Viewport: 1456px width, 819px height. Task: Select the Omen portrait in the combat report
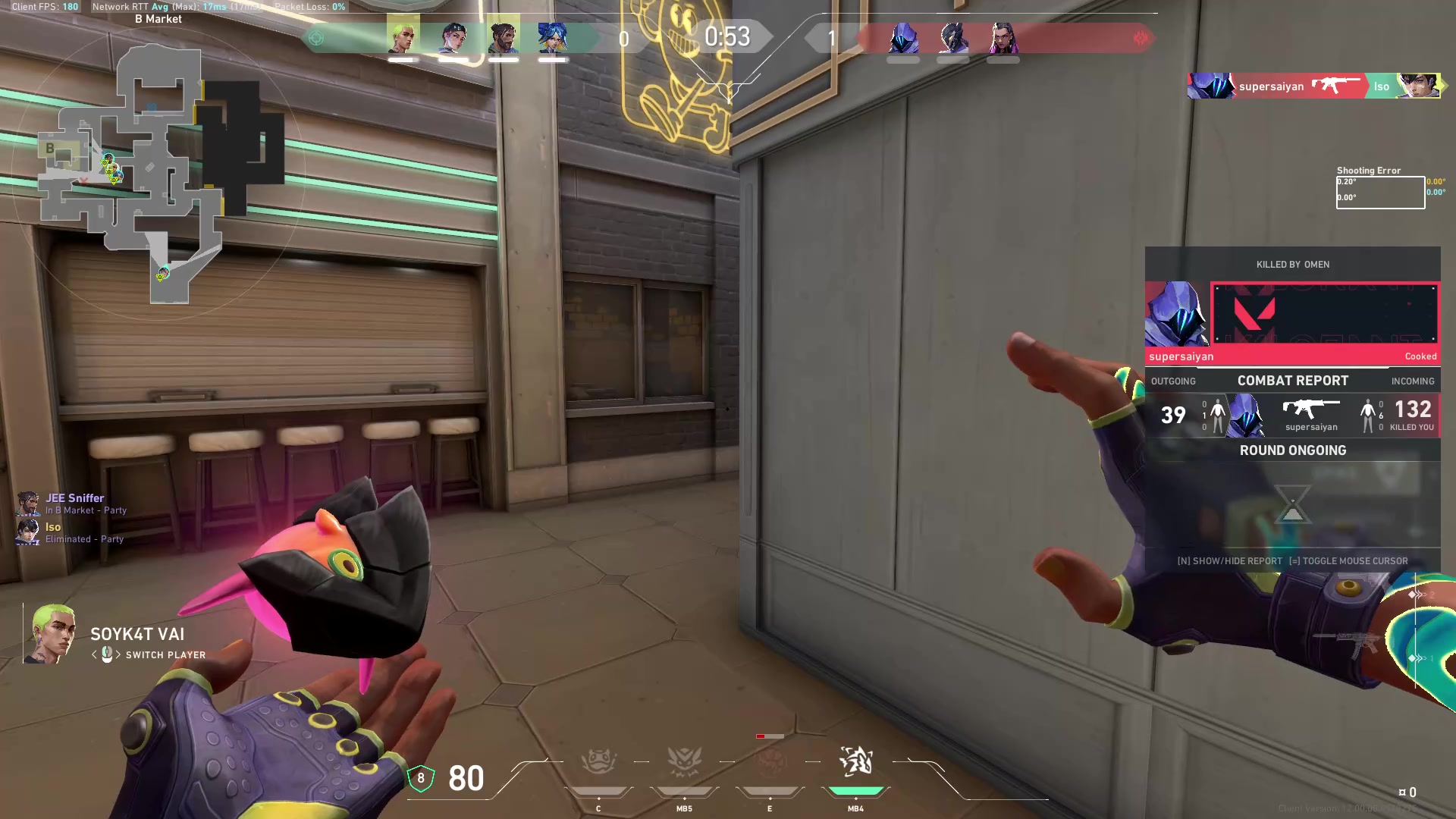point(1246,416)
